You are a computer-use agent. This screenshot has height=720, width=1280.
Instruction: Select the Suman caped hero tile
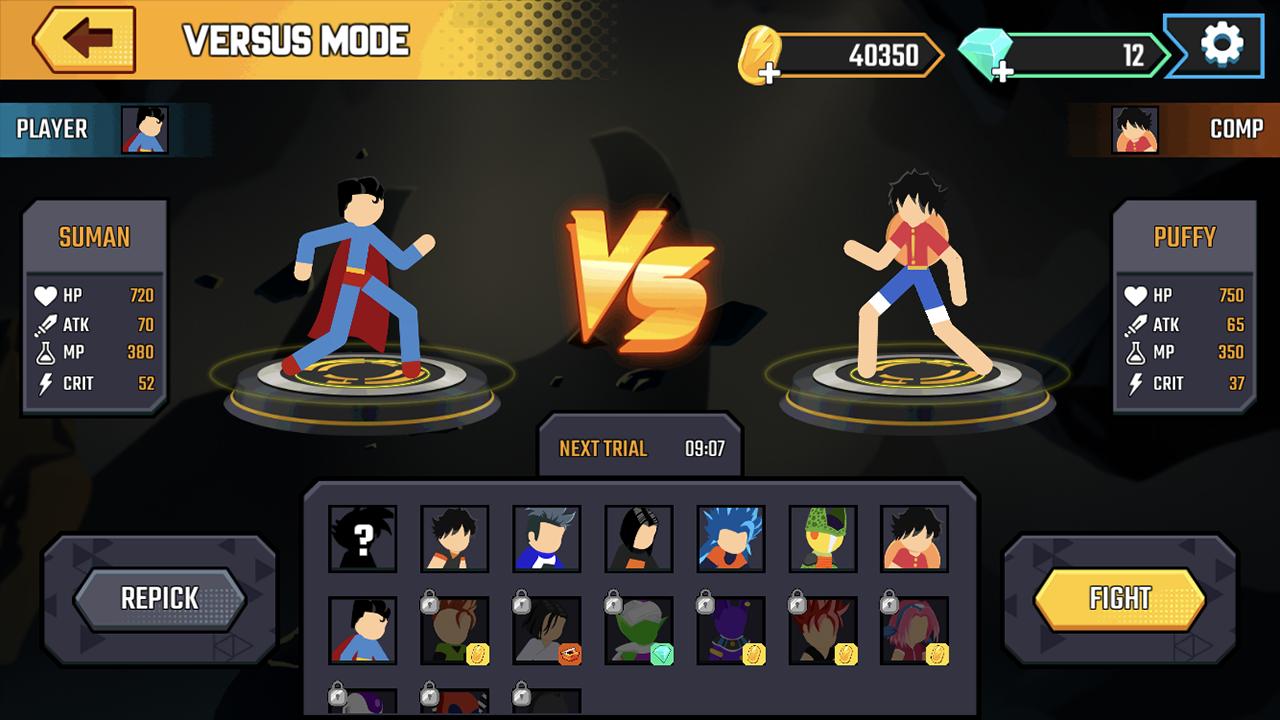coord(363,630)
